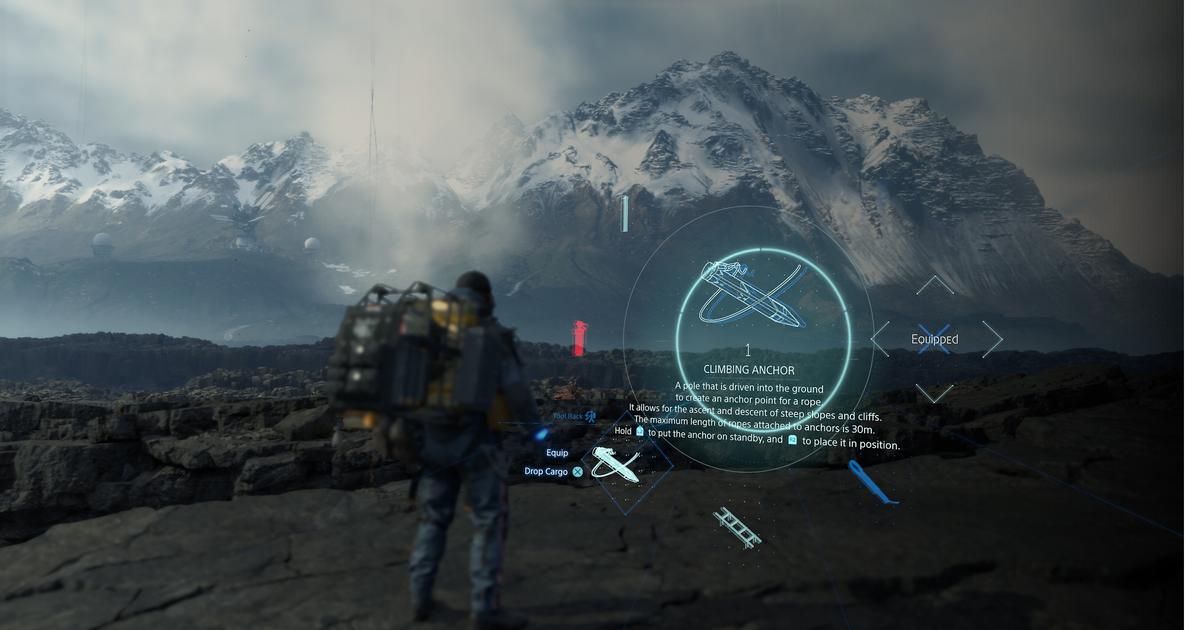Click the left arrow beside Equipped

[x=880, y=339]
